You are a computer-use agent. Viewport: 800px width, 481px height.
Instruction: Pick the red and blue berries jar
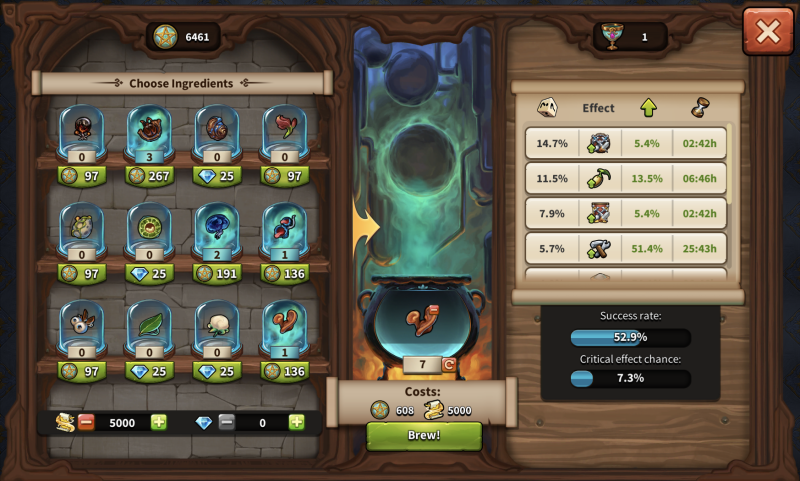tap(284, 226)
